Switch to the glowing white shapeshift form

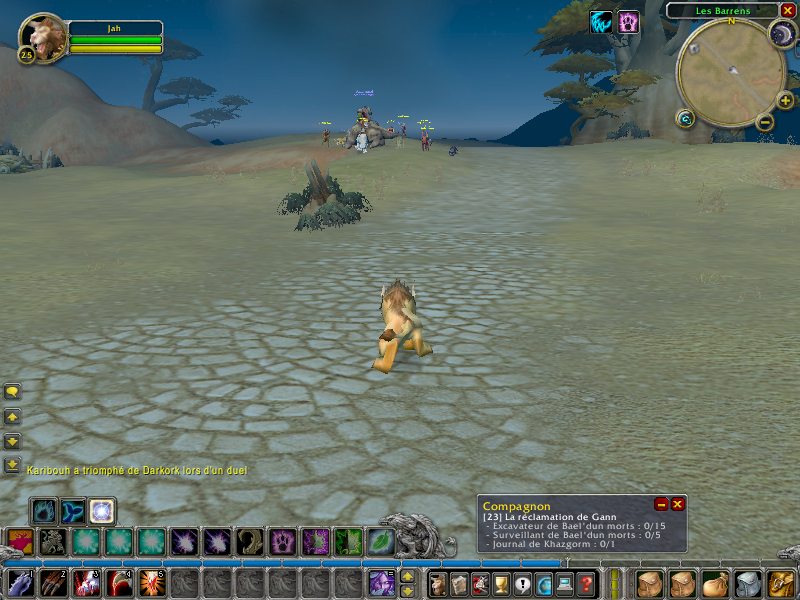102,512
